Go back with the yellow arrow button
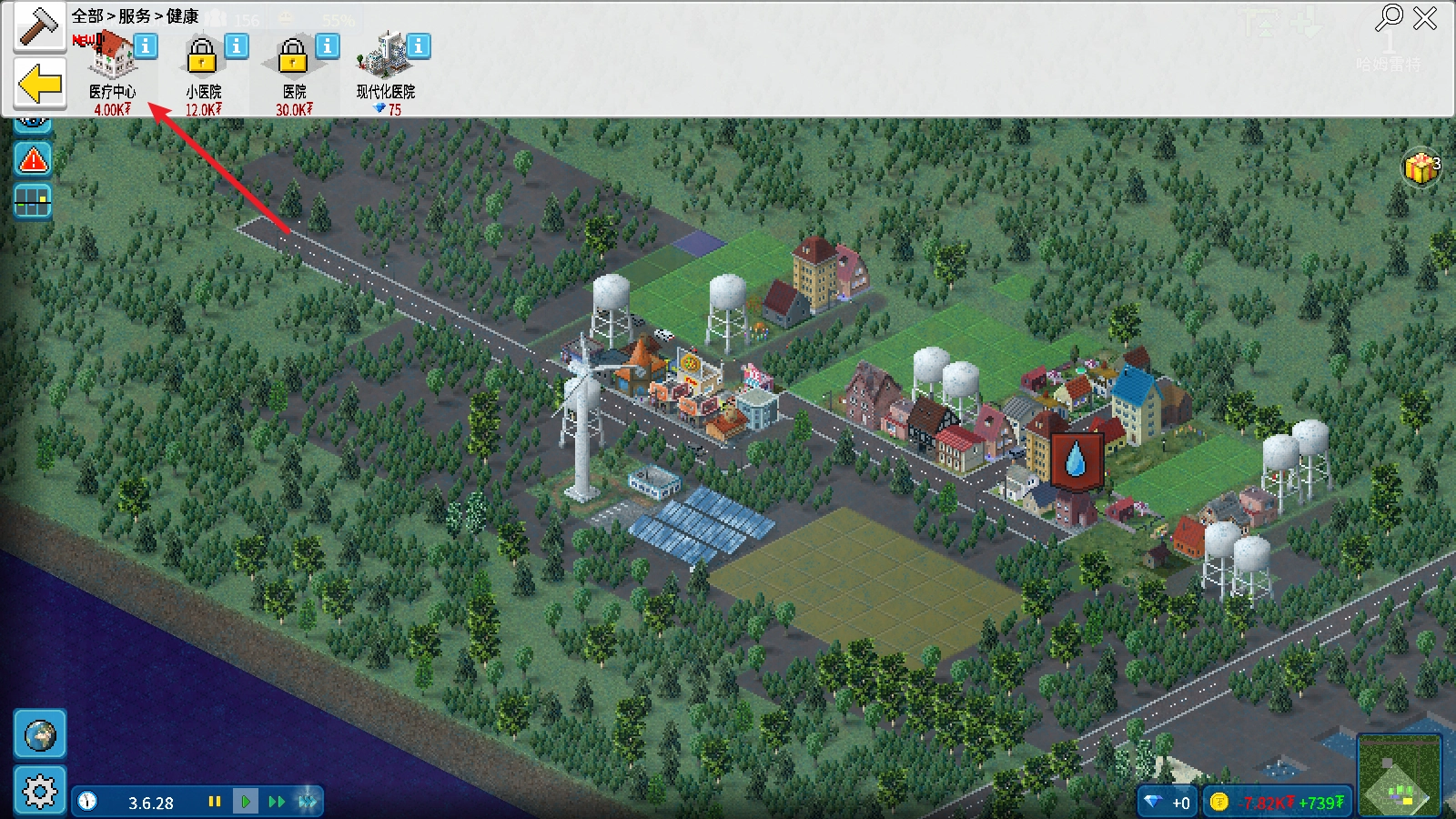 point(40,85)
